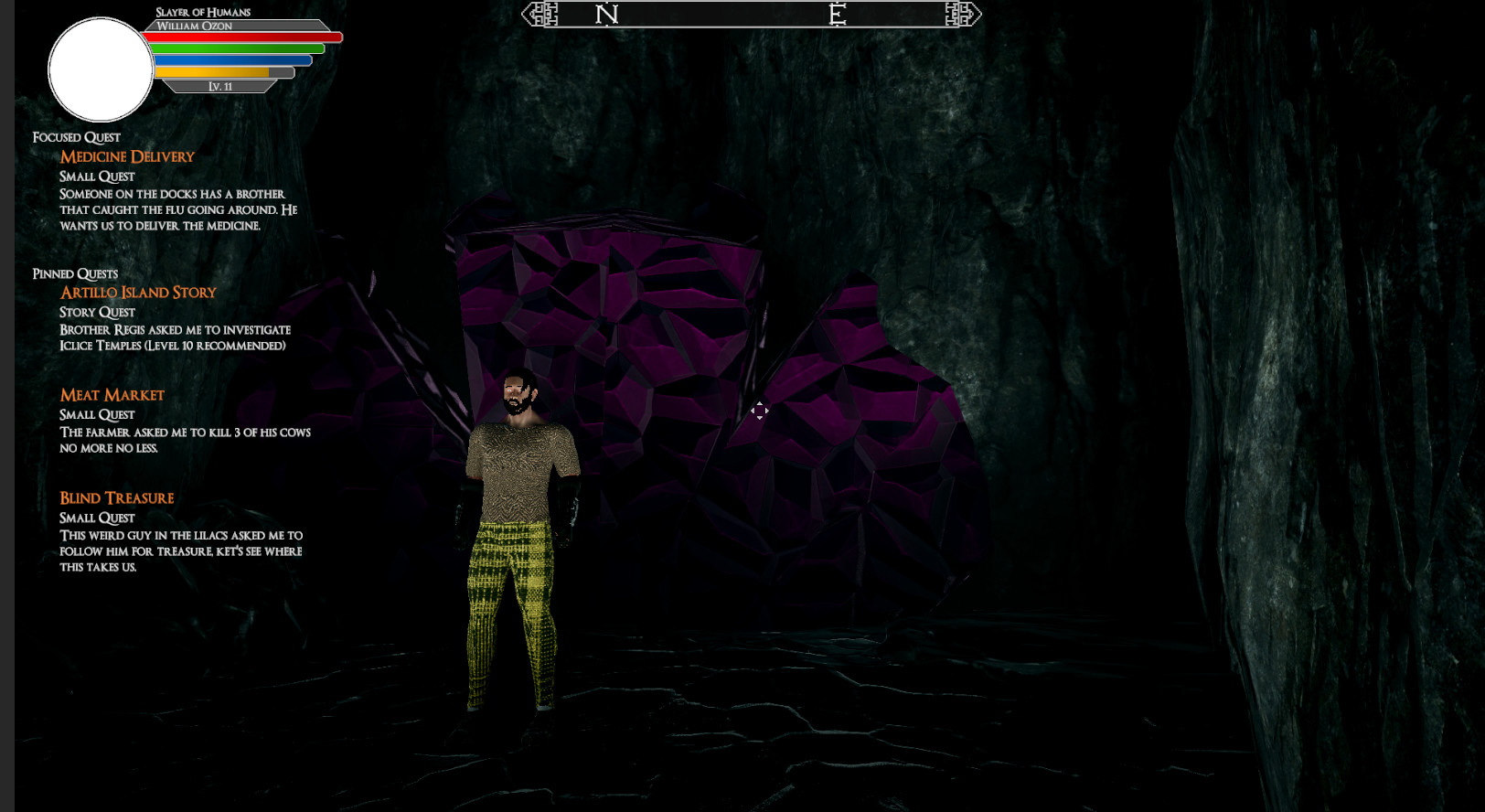Toggle focus on the Meat Market quest
The height and width of the screenshot is (812, 1485).
click(112, 394)
